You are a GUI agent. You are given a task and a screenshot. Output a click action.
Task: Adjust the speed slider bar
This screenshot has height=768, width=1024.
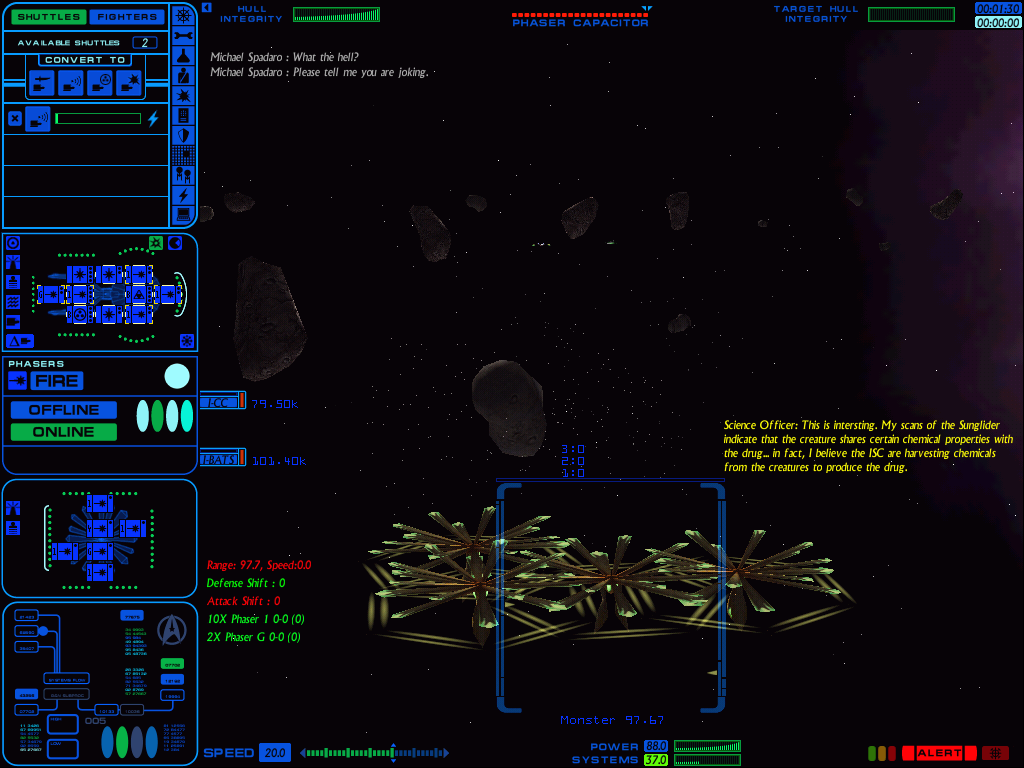374,753
